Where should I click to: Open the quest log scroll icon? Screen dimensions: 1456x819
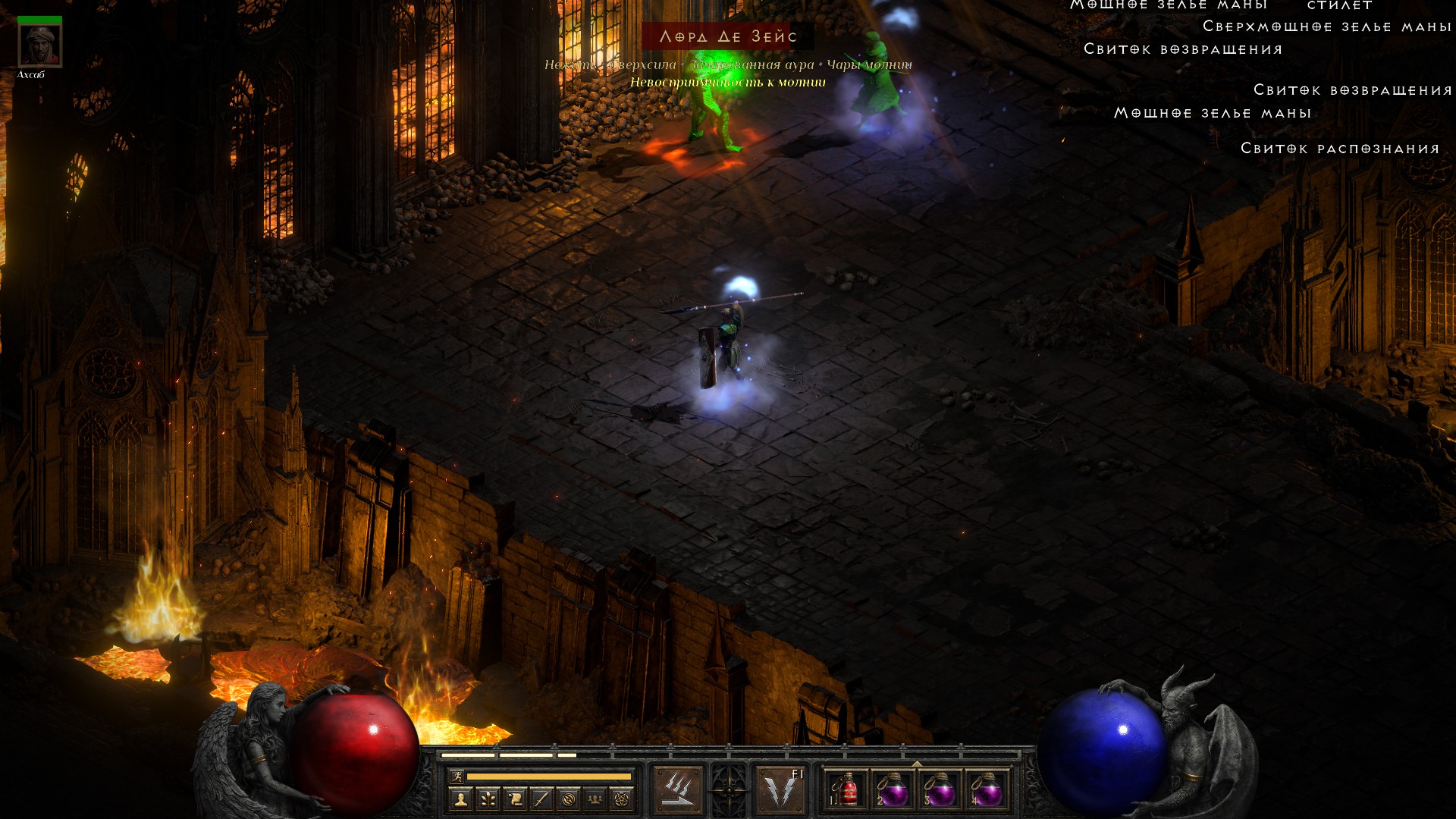click(x=515, y=799)
